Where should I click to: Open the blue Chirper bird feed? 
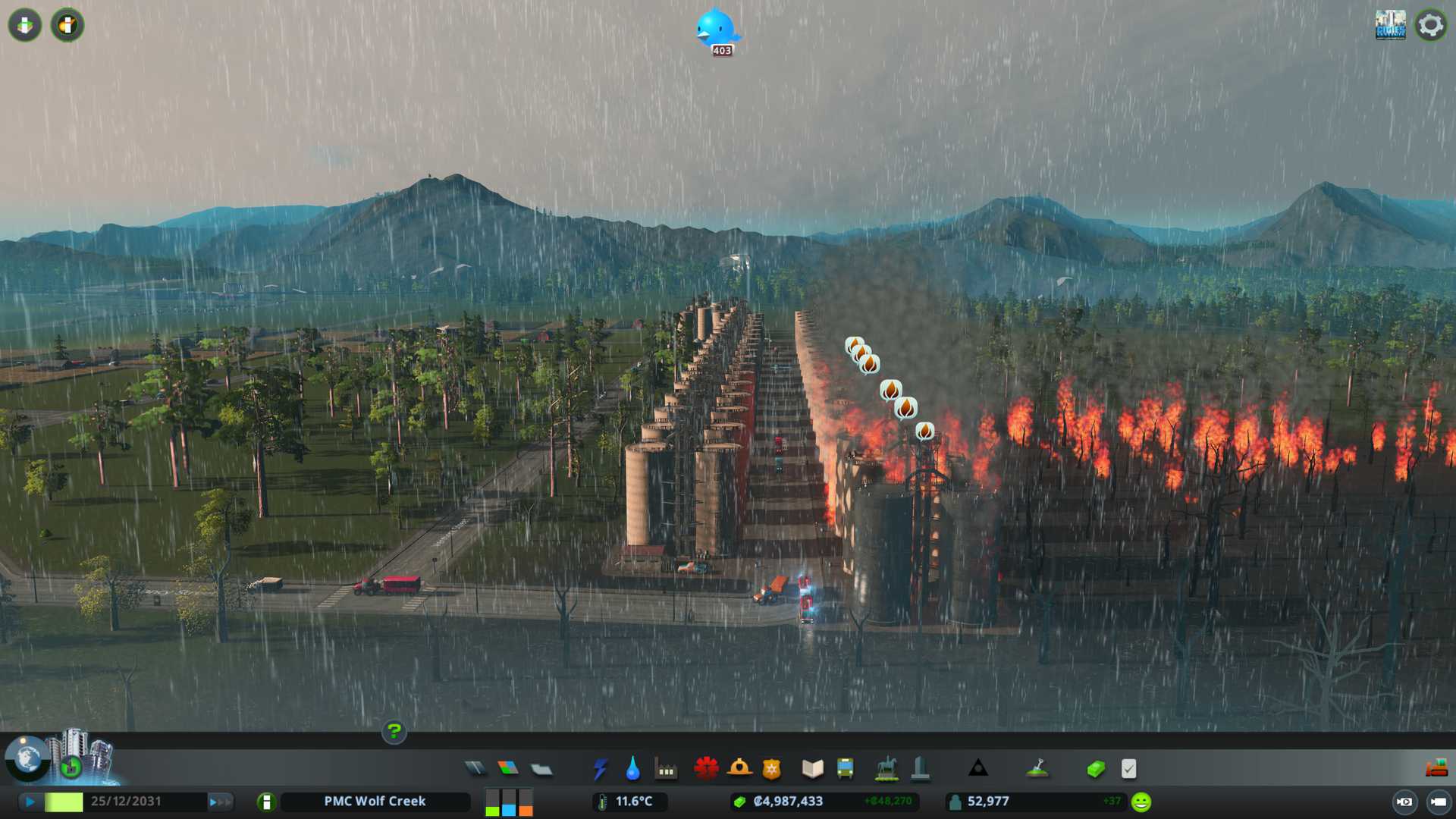pos(716,29)
